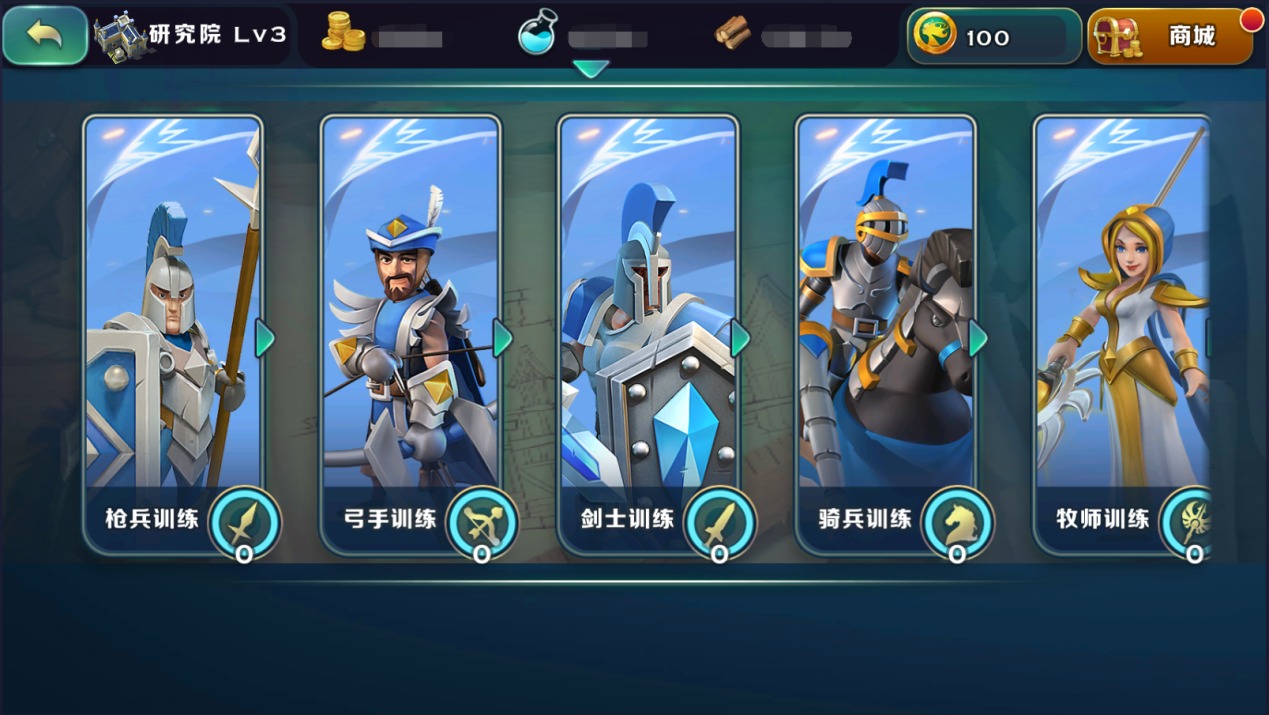Open the 商城 shop

[x=1170, y=37]
